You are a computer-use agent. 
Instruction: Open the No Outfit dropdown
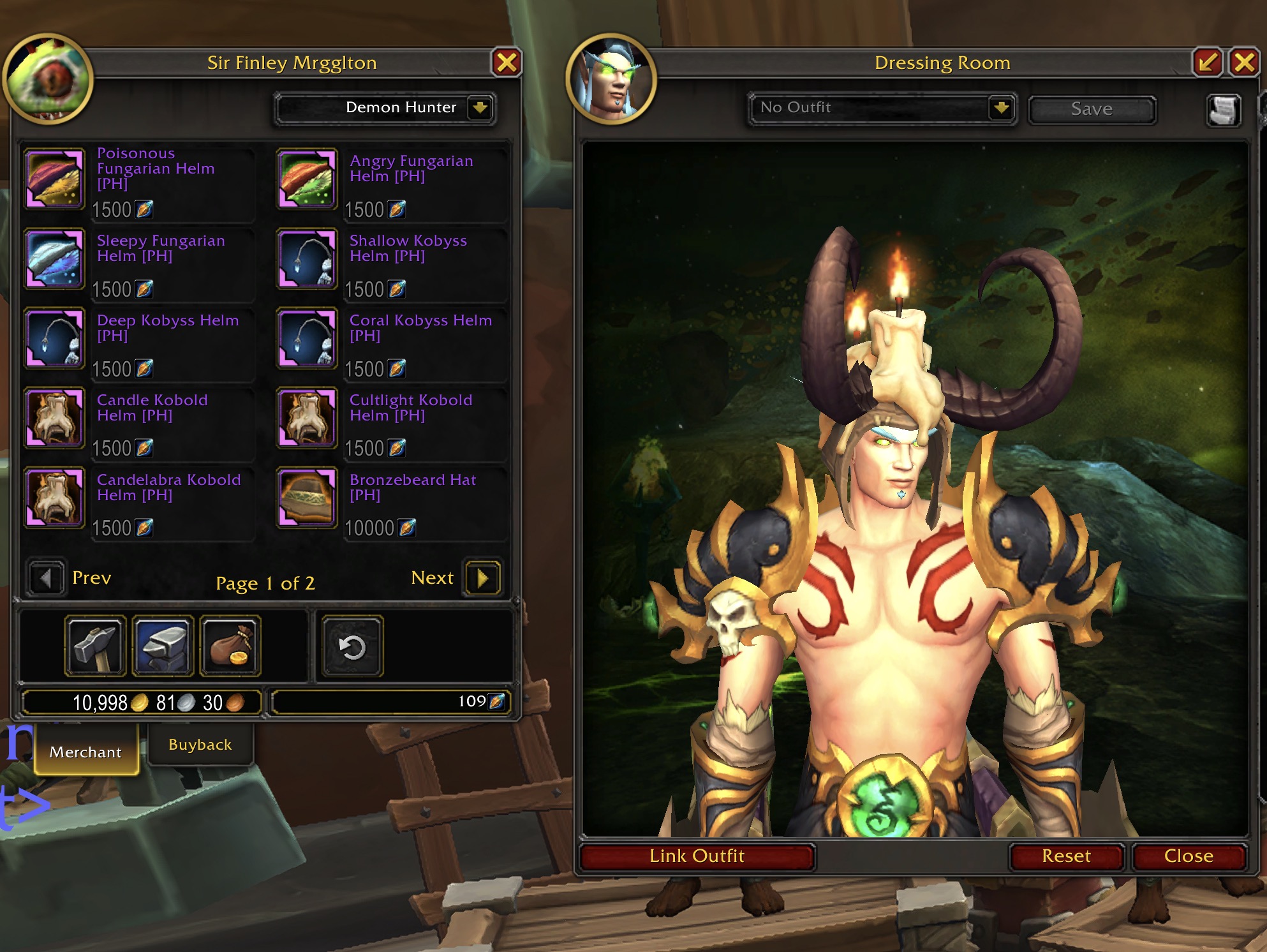[1002, 107]
